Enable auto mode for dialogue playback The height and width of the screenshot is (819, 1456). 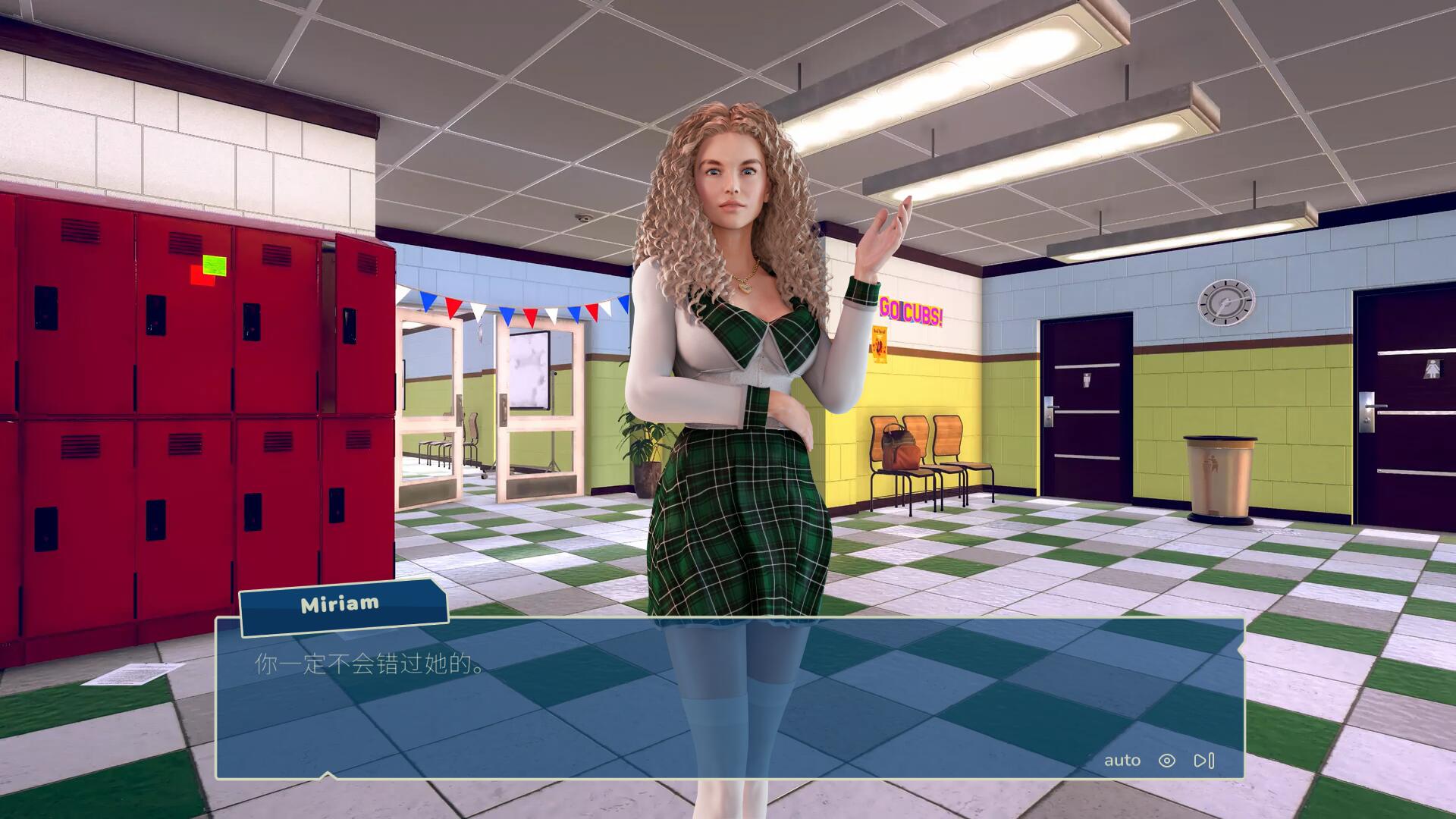pyautogui.click(x=1121, y=760)
